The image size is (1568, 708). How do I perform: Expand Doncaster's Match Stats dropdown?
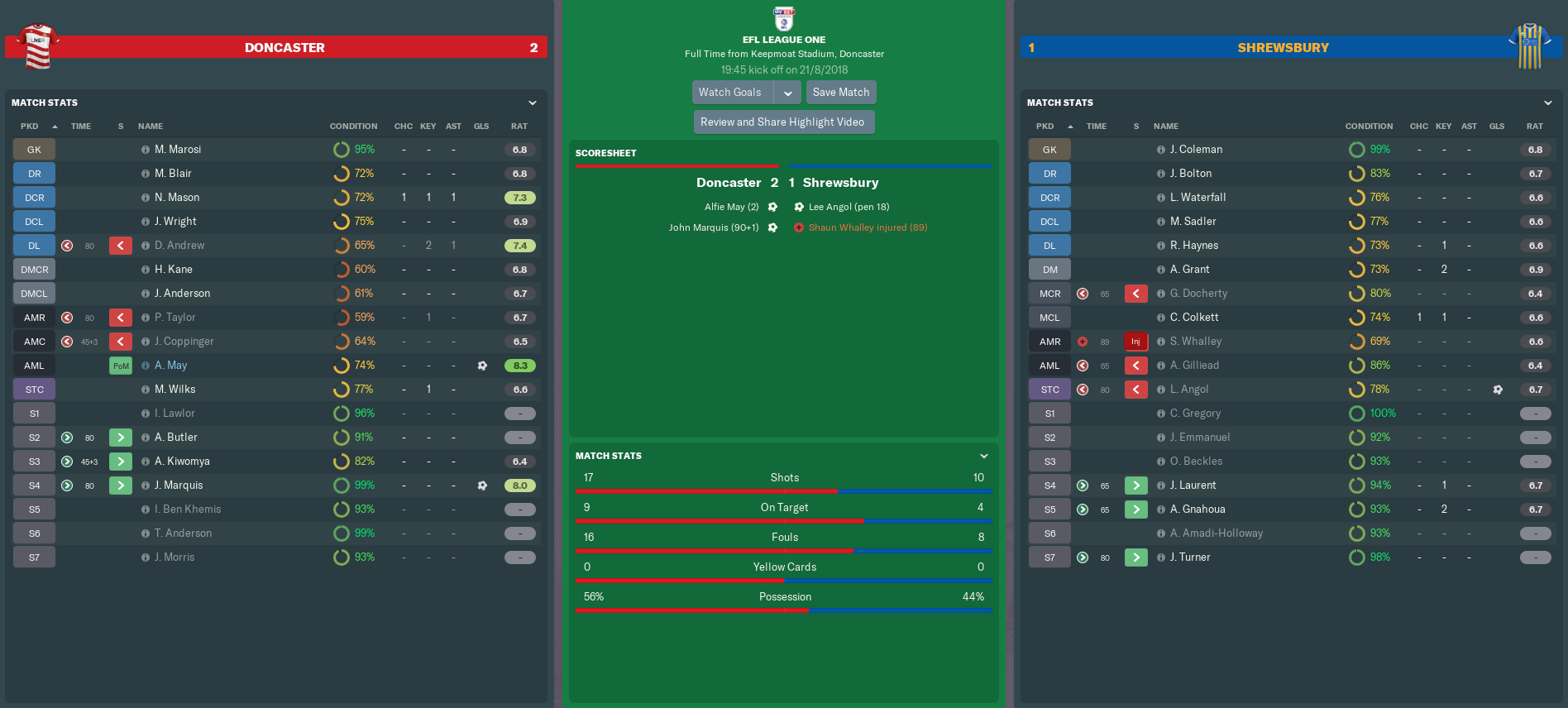coord(533,103)
